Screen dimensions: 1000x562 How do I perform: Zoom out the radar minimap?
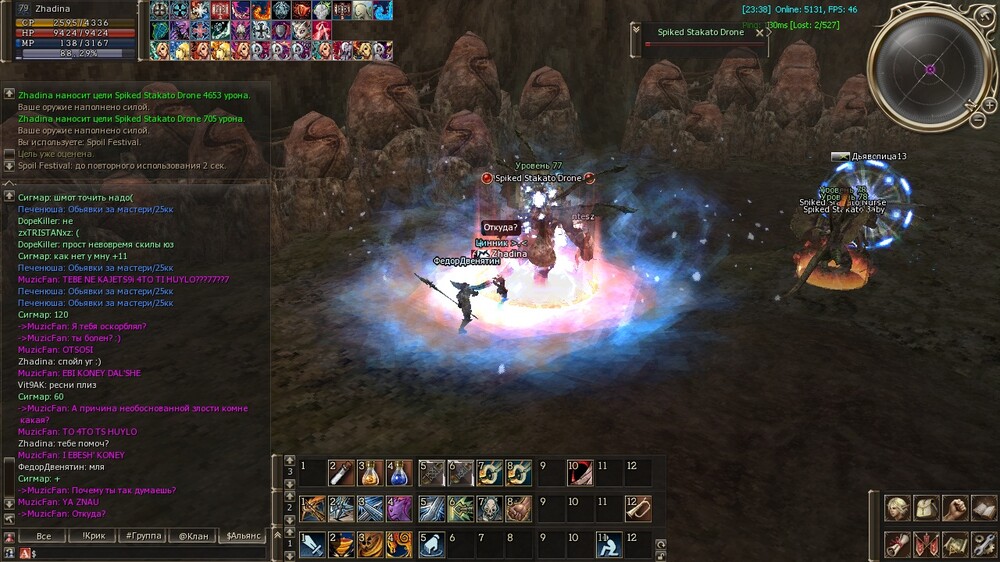tap(976, 119)
